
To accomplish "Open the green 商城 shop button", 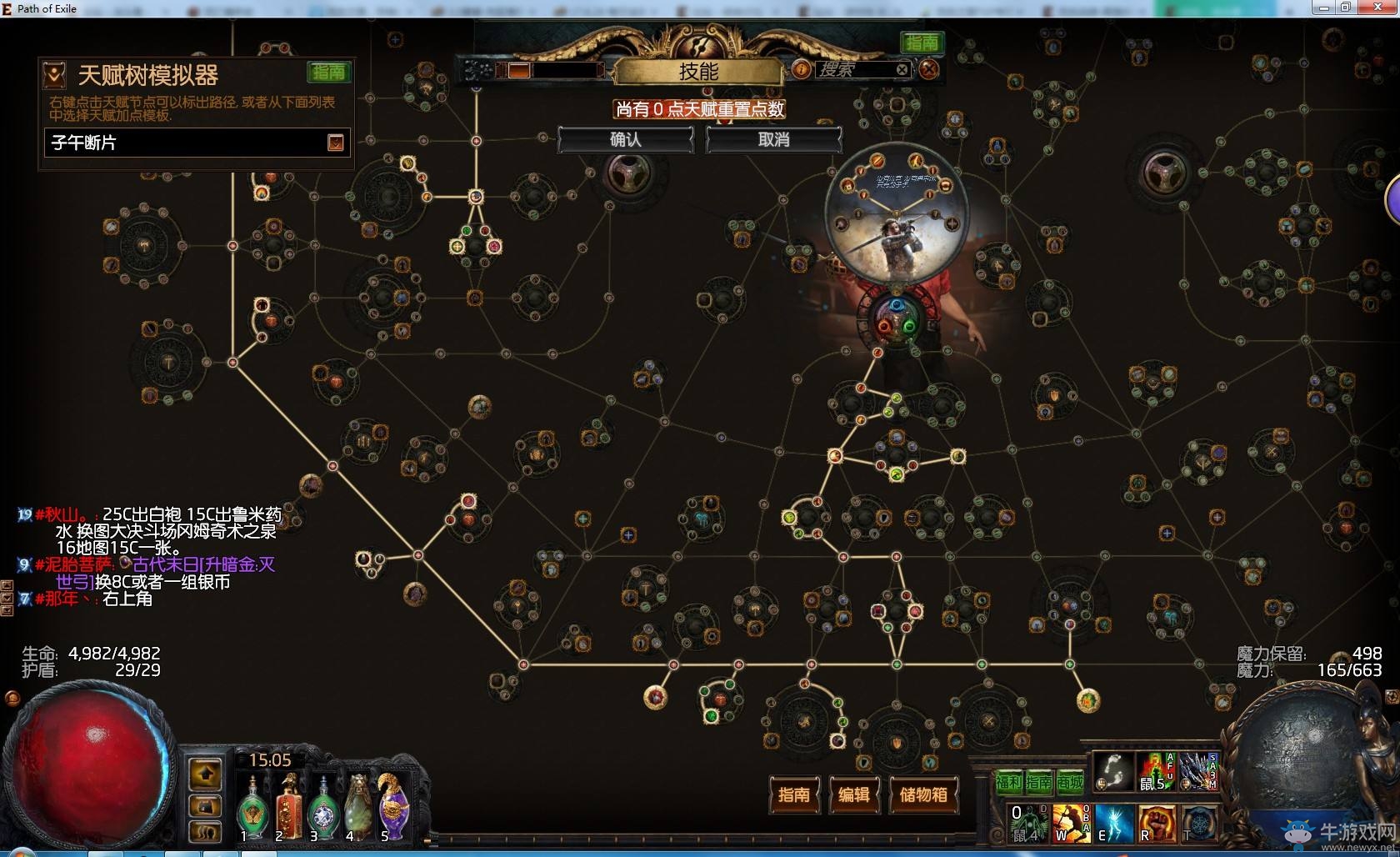I will point(1070,782).
